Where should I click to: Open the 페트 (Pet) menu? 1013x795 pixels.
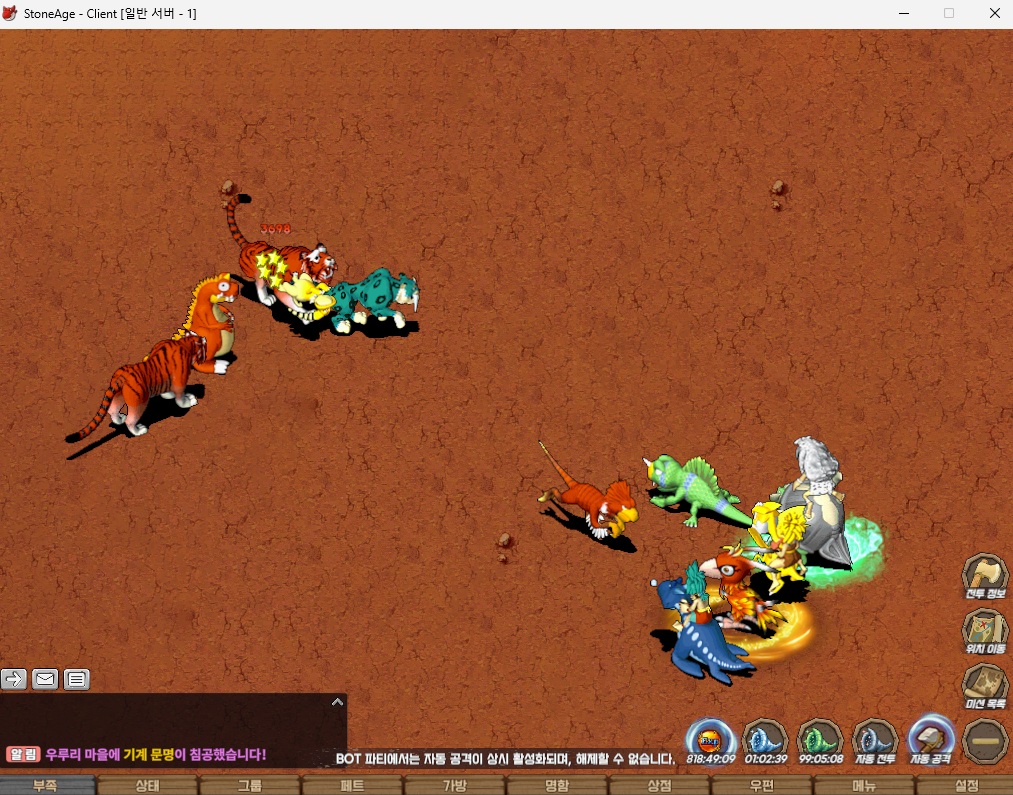pyautogui.click(x=352, y=786)
